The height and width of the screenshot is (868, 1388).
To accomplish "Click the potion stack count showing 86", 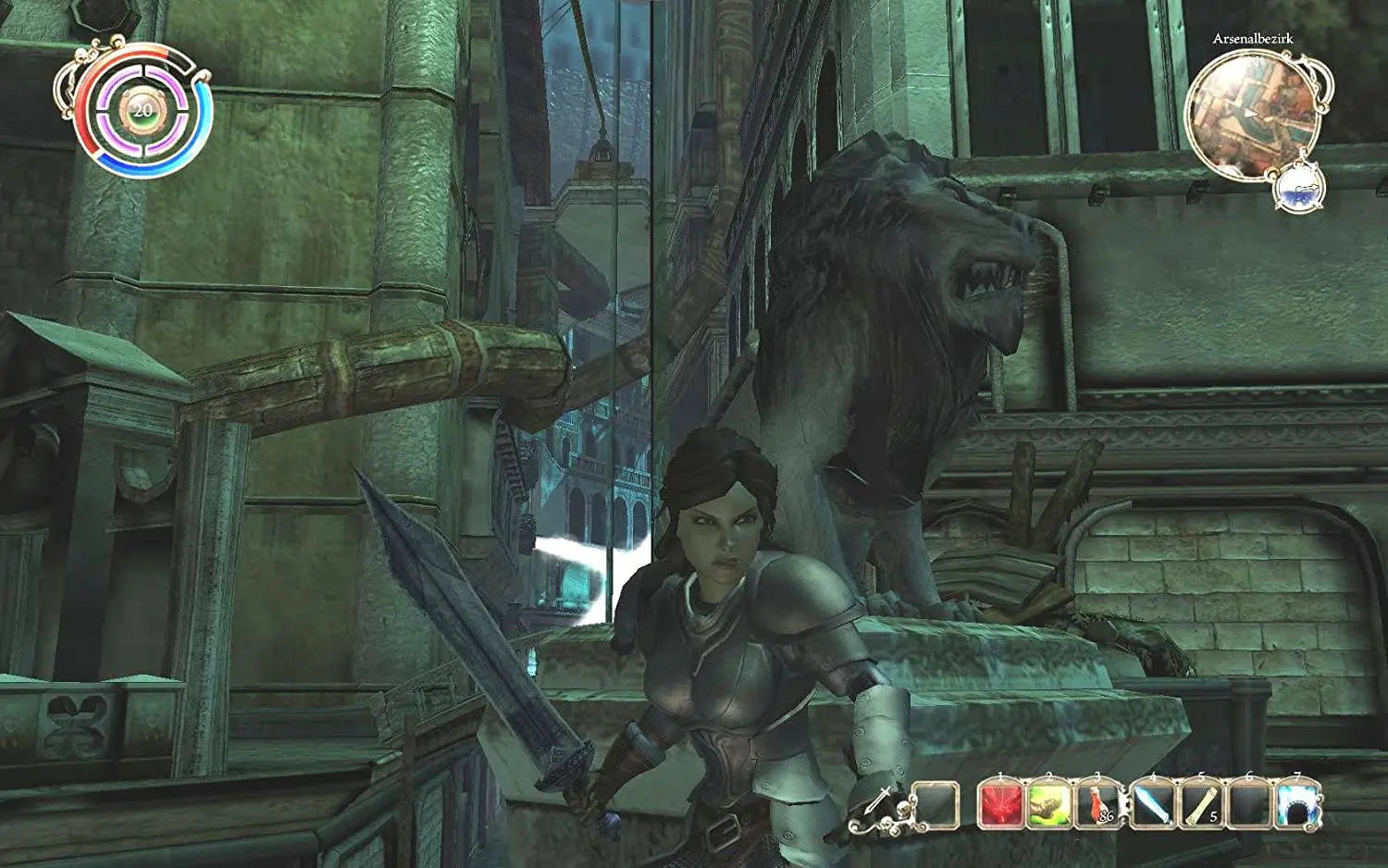I will (1106, 814).
